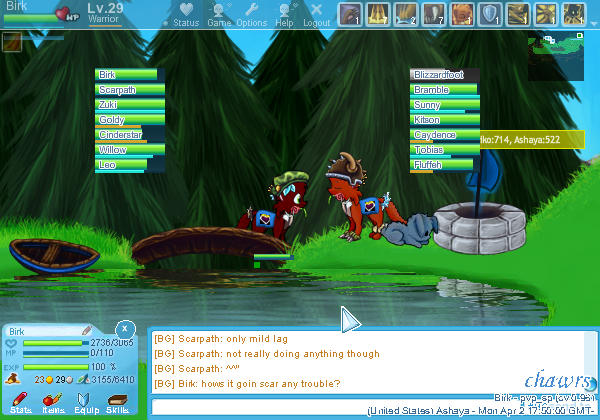Open the Options menu
This screenshot has width=600, height=420.
point(251,14)
